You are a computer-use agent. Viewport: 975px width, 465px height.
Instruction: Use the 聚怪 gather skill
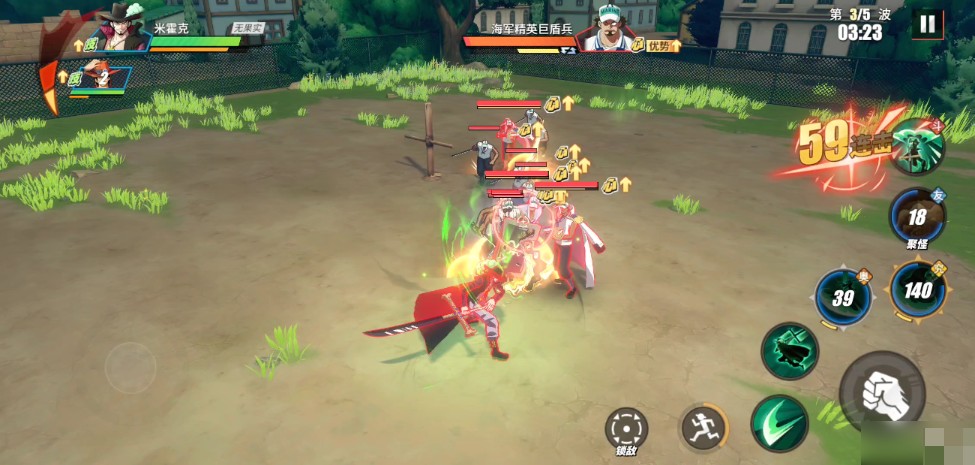[x=917, y=217]
